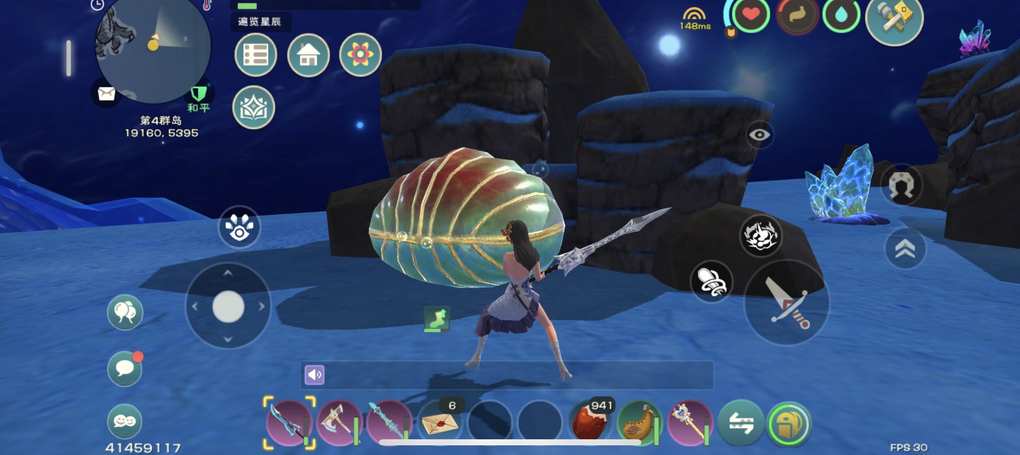Open the hammer crafting button
This screenshot has width=1020, height=455.
click(893, 20)
